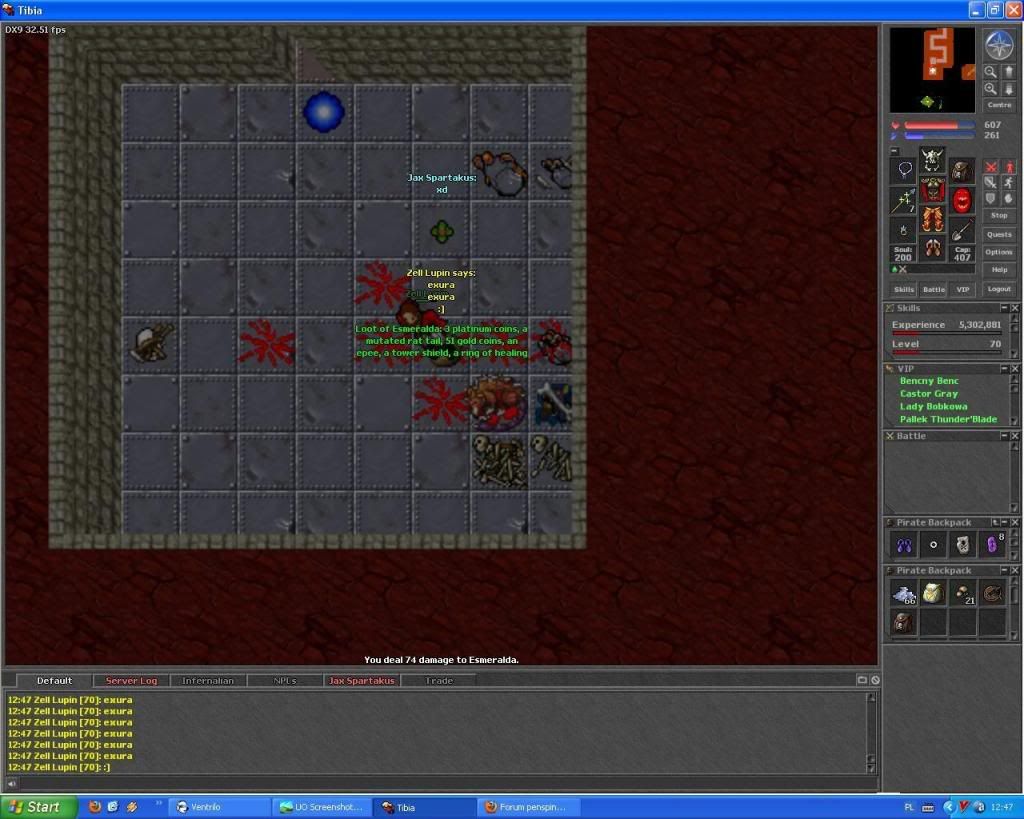
Task: Log out using the Logout button
Action: click(x=999, y=289)
